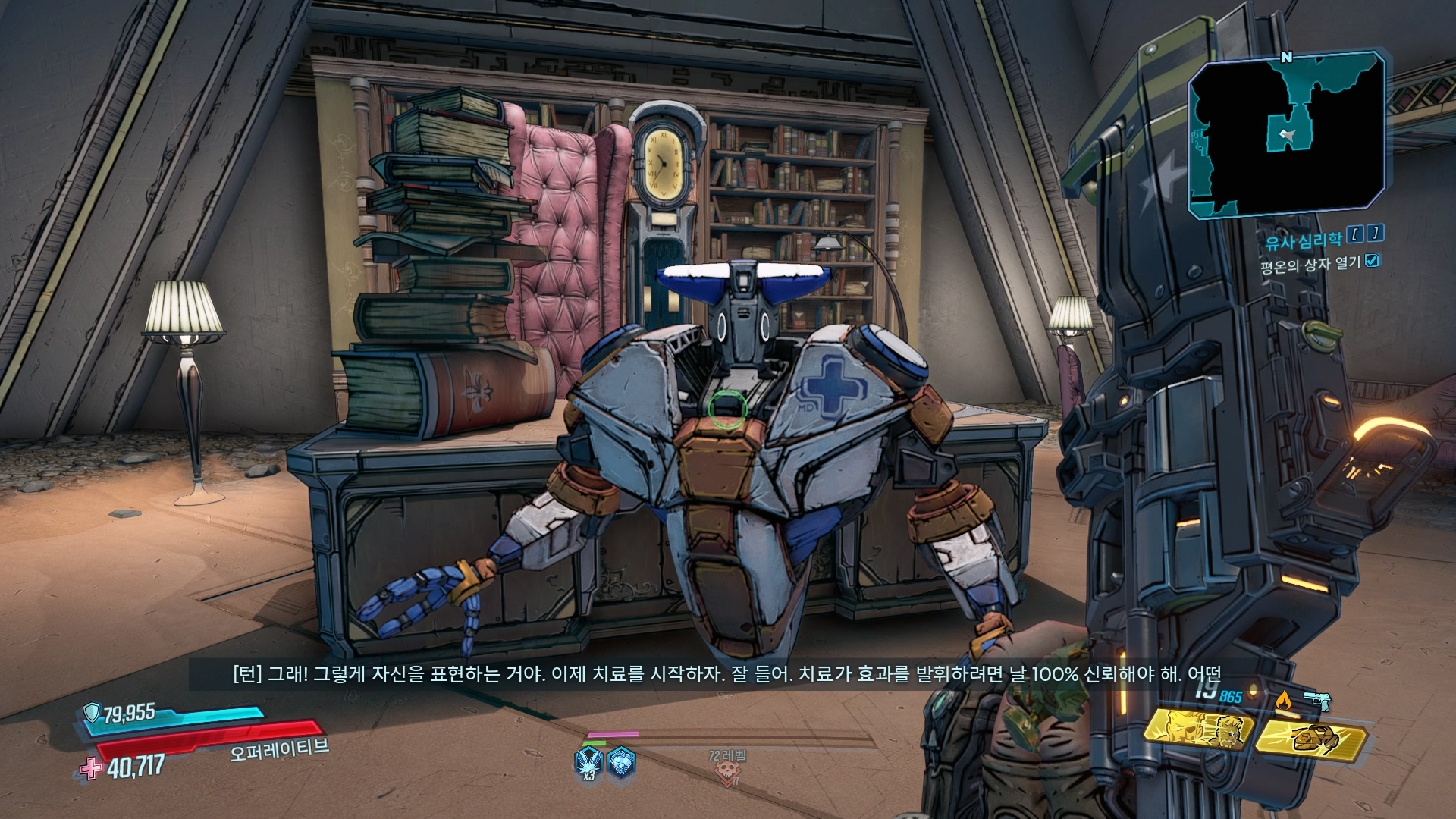Click the cyan pistol weapon icon
This screenshot has width=1456, height=819.
pos(1317,699)
